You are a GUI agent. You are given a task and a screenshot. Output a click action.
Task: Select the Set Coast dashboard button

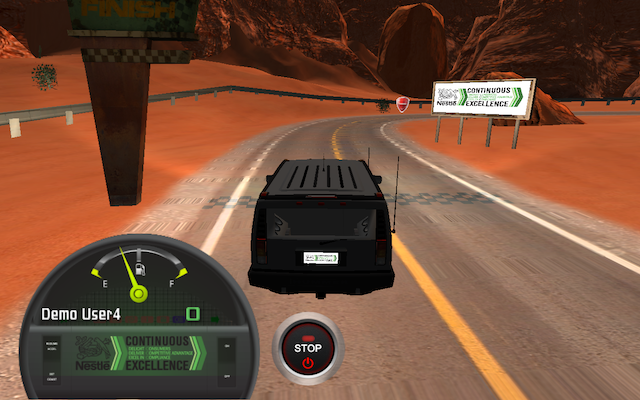click(51, 375)
